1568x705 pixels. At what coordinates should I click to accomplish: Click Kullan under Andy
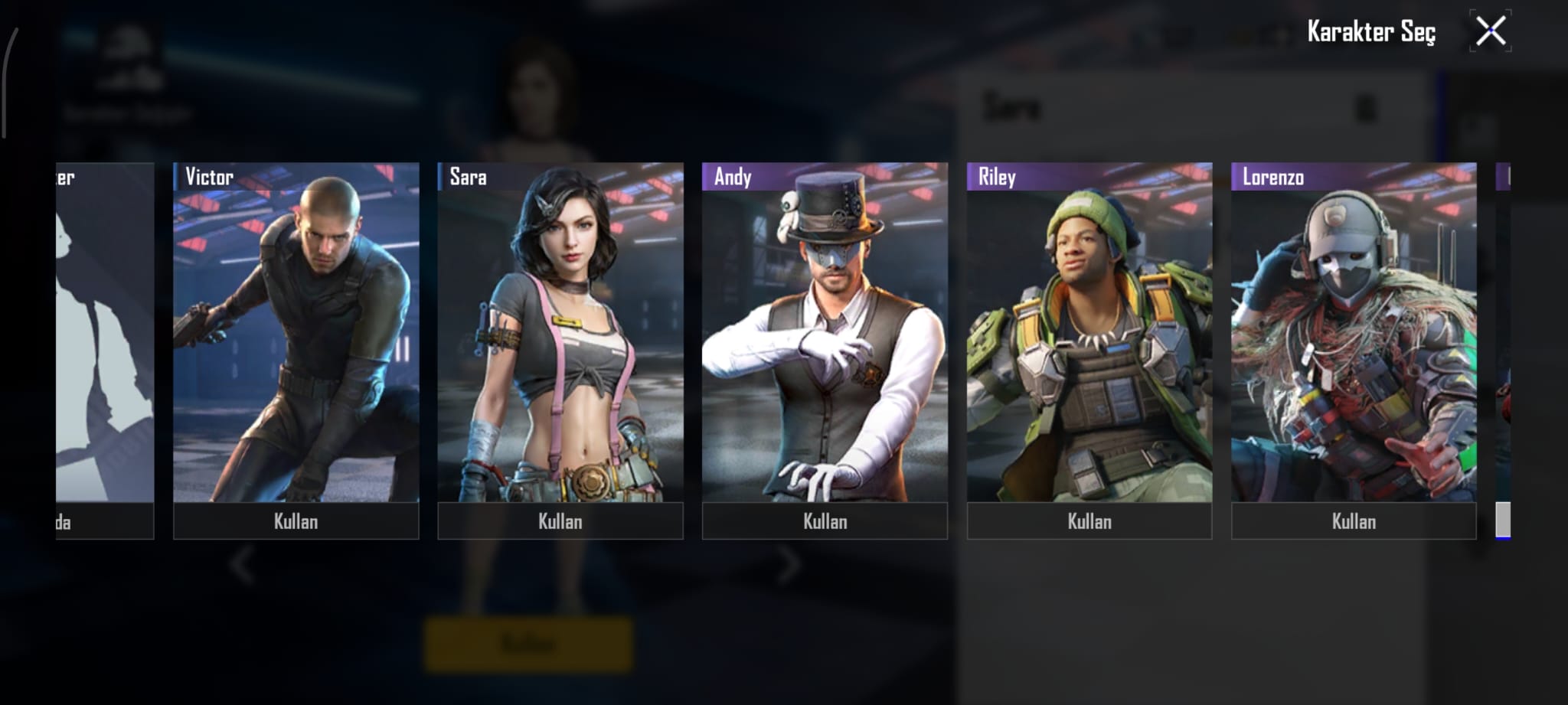825,521
